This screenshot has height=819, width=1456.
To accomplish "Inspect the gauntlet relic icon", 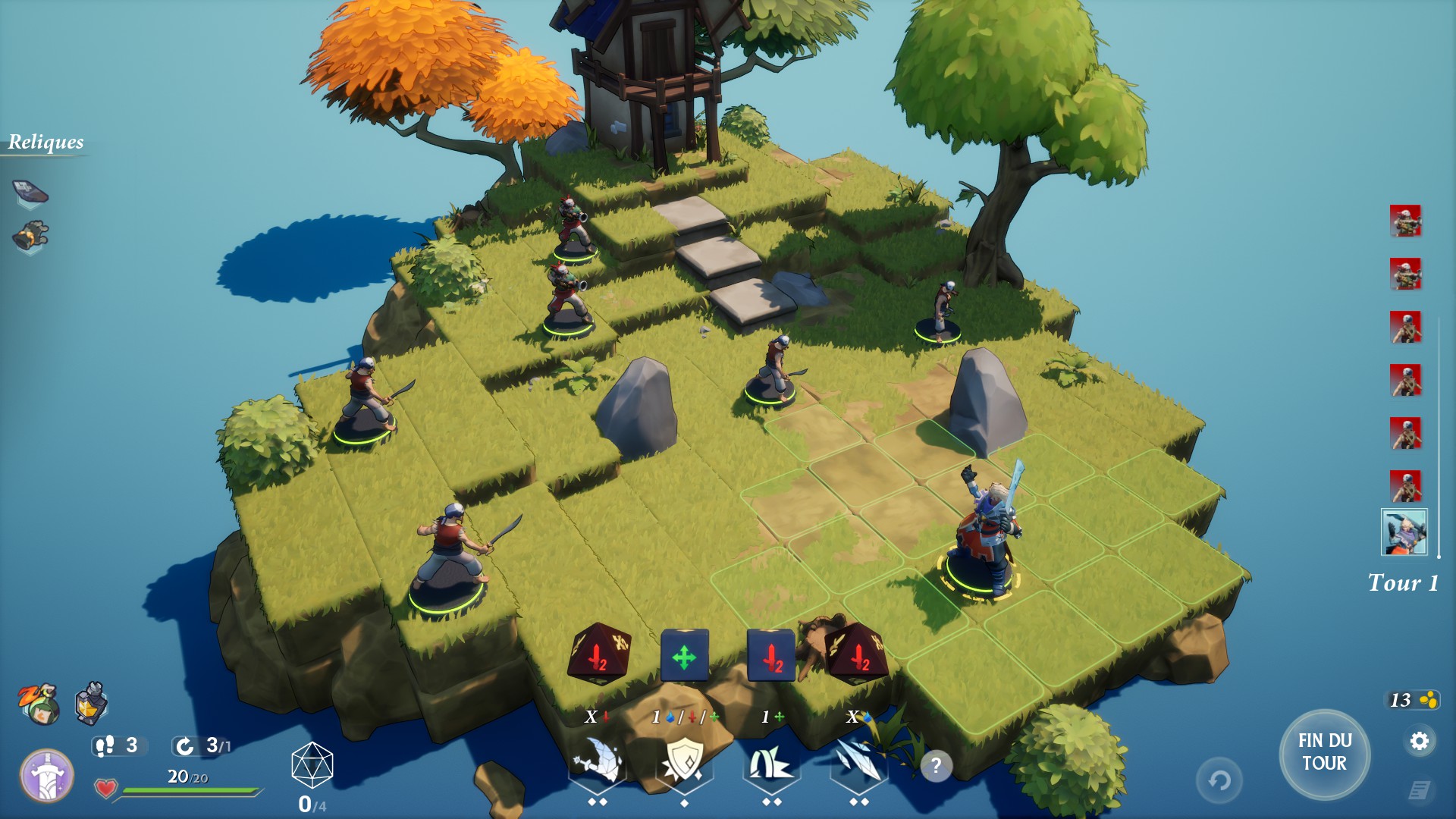I will (30, 235).
